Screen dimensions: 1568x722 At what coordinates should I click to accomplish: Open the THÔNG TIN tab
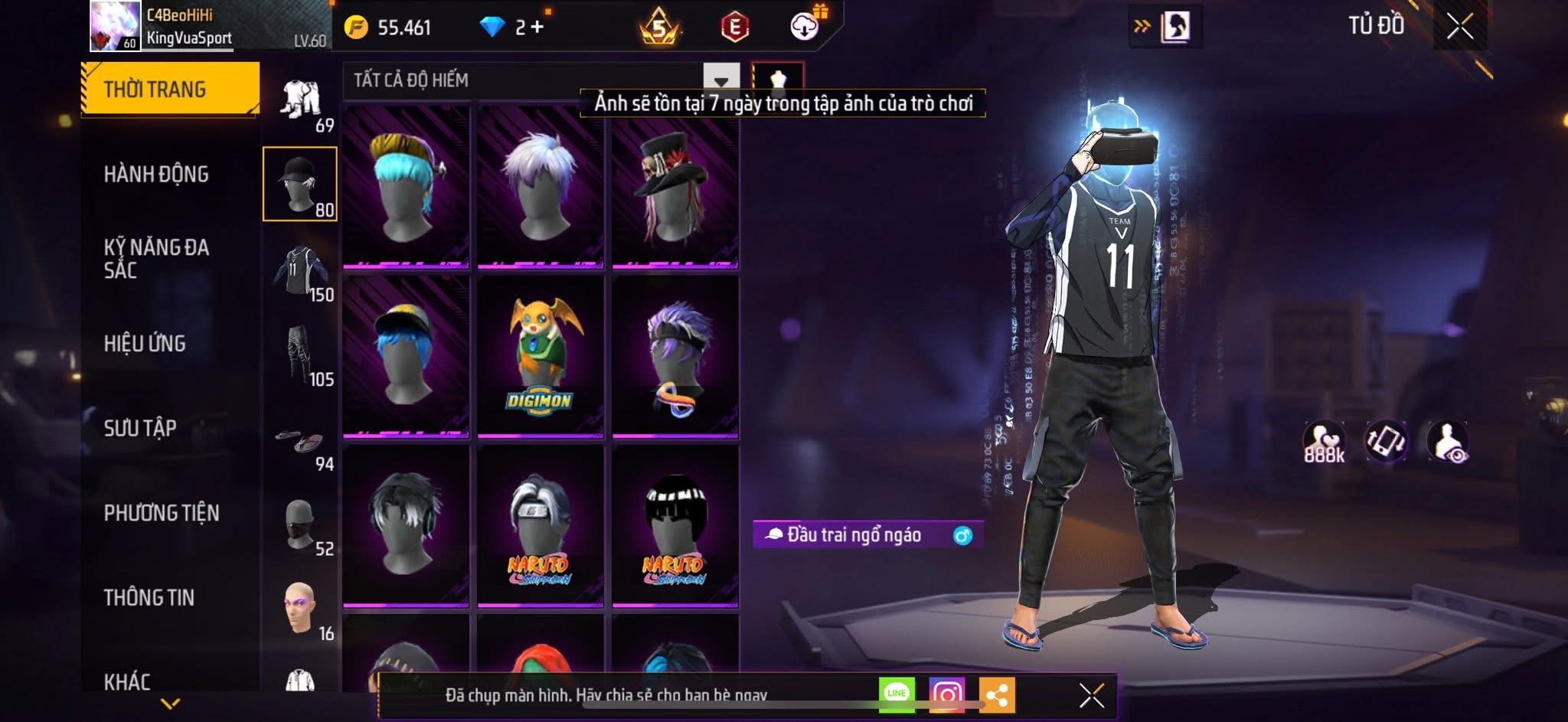[149, 598]
